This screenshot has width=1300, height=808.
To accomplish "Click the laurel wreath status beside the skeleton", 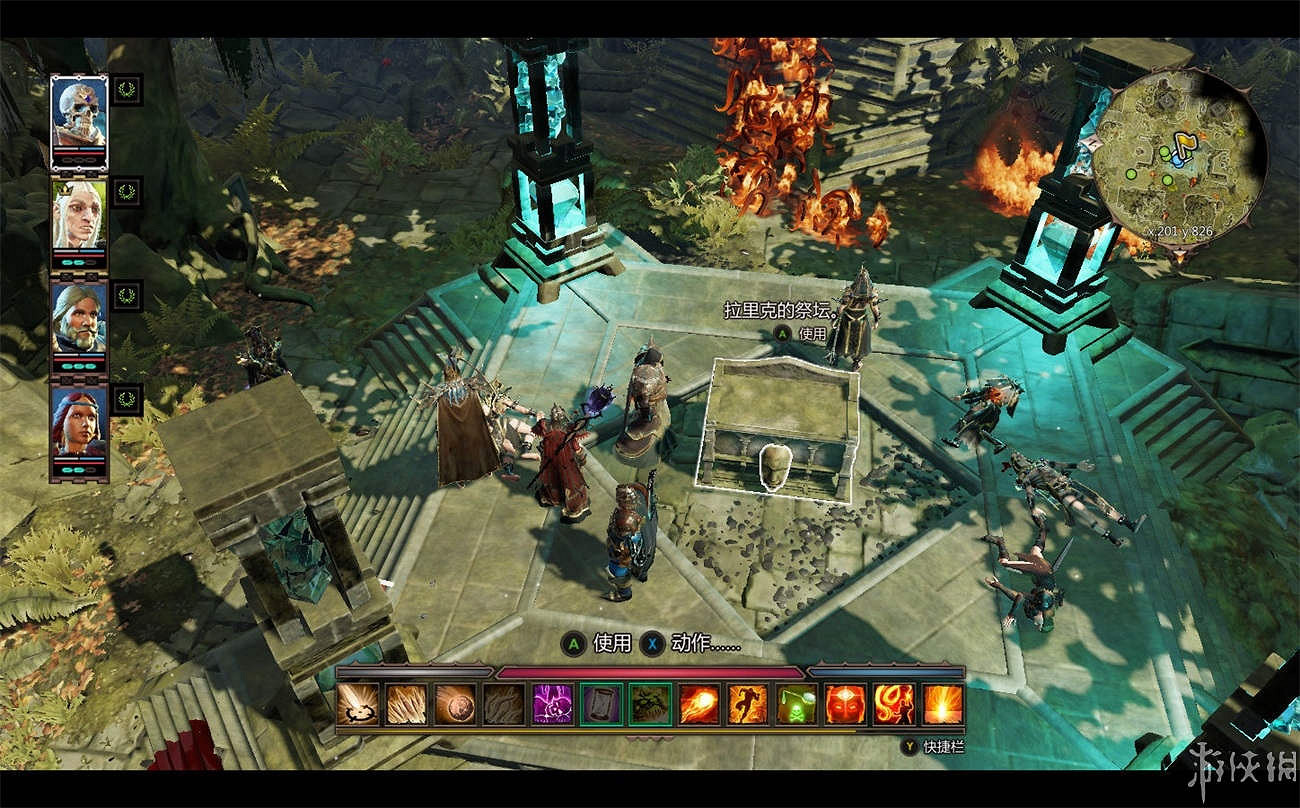I will tap(127, 88).
